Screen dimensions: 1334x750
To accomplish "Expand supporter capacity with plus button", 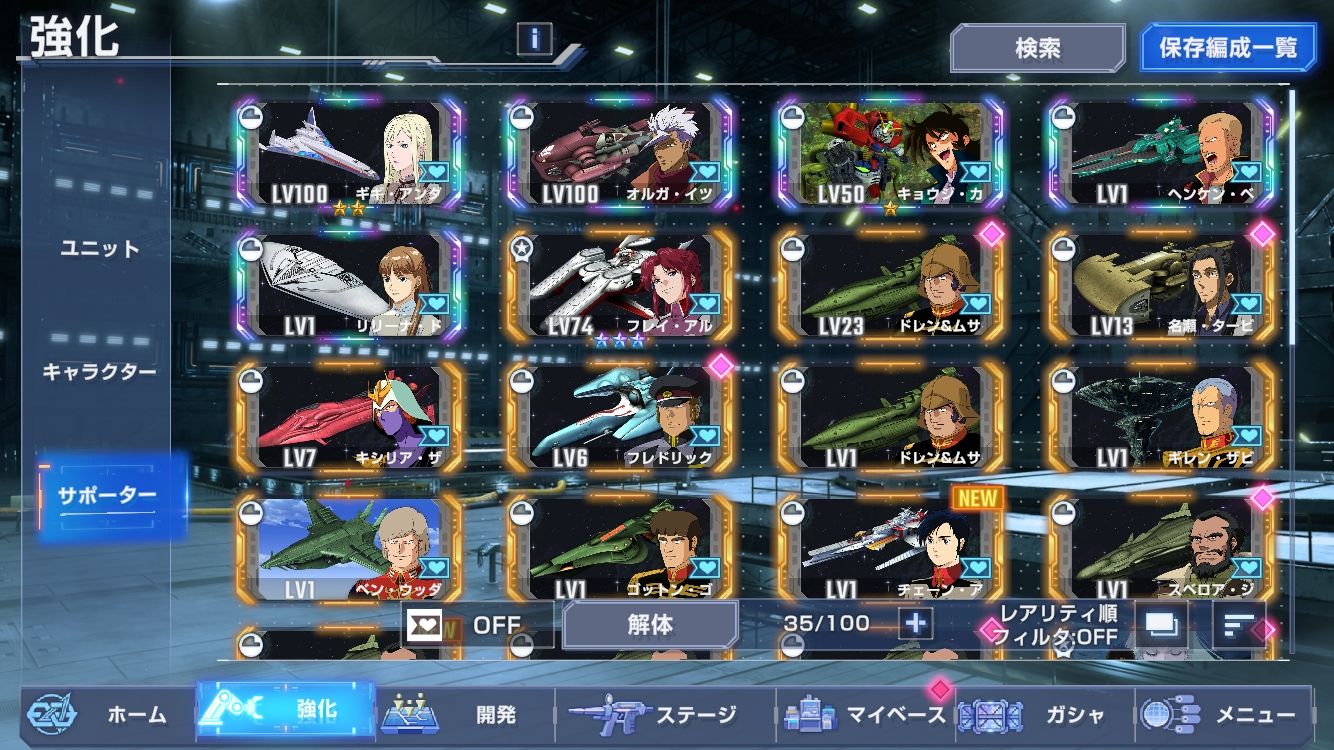I will click(x=914, y=624).
